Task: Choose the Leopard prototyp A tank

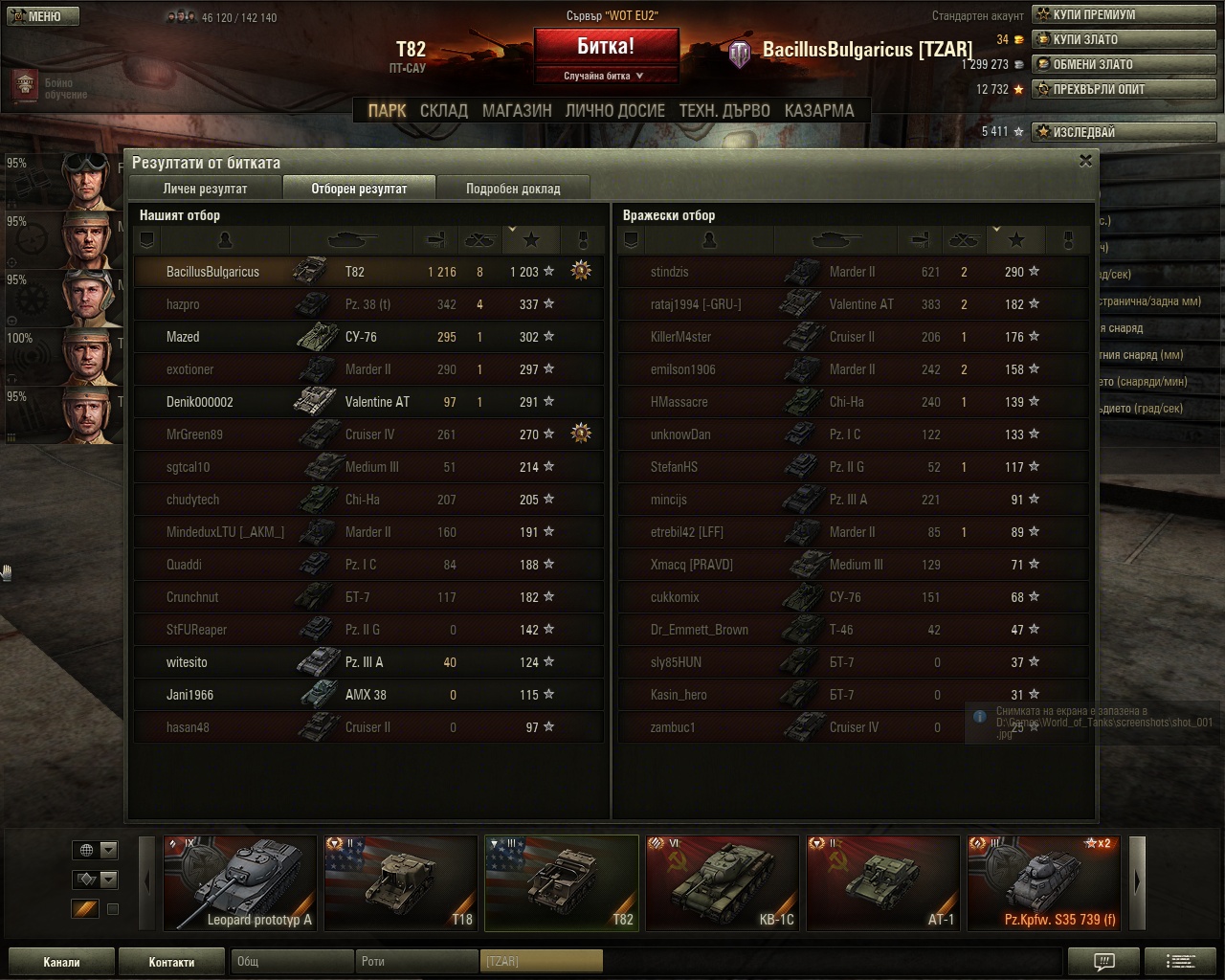Action: tap(240, 882)
